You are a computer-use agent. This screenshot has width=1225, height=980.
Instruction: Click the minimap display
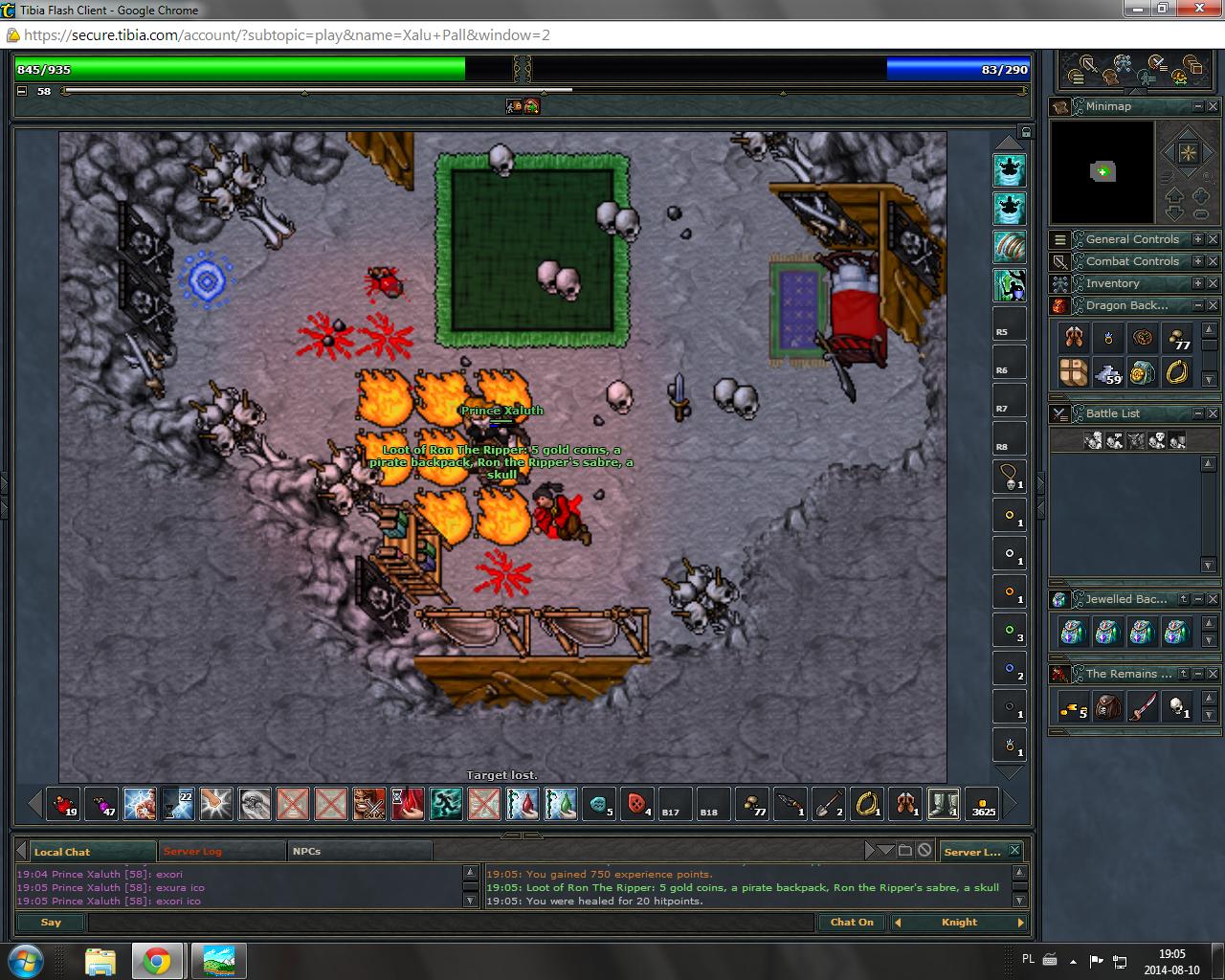(x=1102, y=172)
